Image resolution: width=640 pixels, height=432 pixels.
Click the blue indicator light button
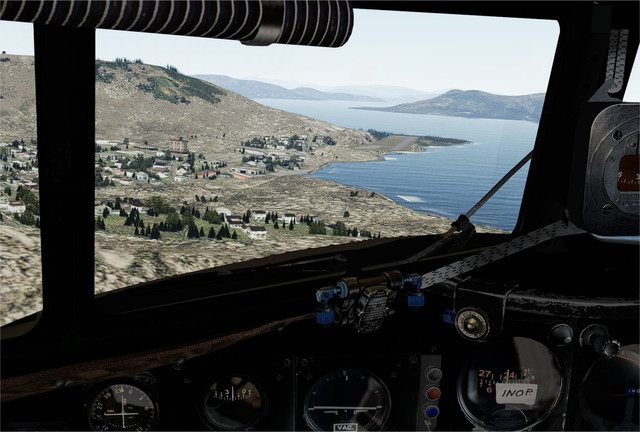point(431,410)
